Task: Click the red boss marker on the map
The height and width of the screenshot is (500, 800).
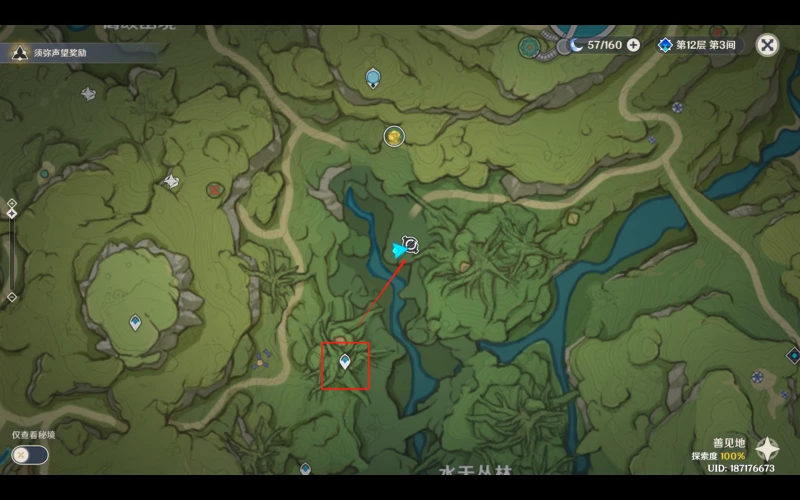Action: (x=214, y=189)
